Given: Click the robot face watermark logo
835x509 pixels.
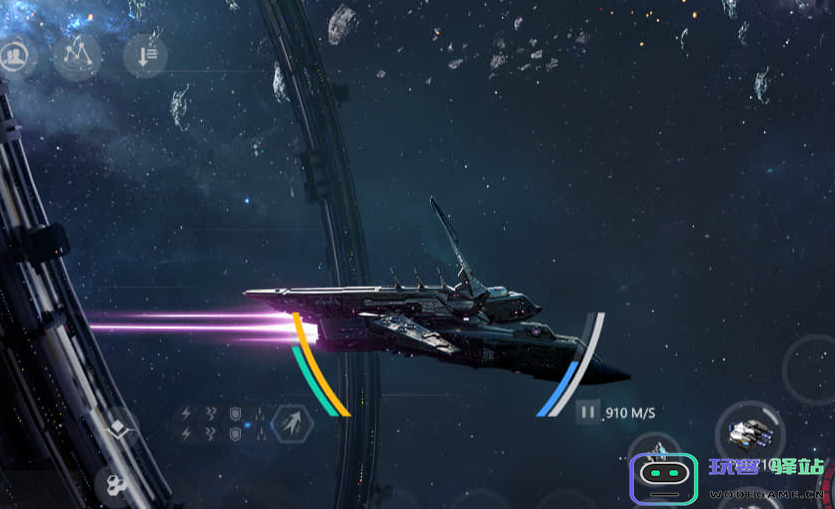Looking at the screenshot, I should coord(662,478).
